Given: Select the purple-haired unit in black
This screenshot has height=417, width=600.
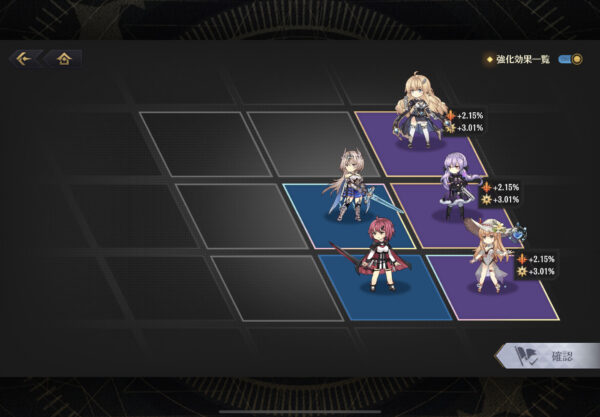Looking at the screenshot, I should (457, 185).
